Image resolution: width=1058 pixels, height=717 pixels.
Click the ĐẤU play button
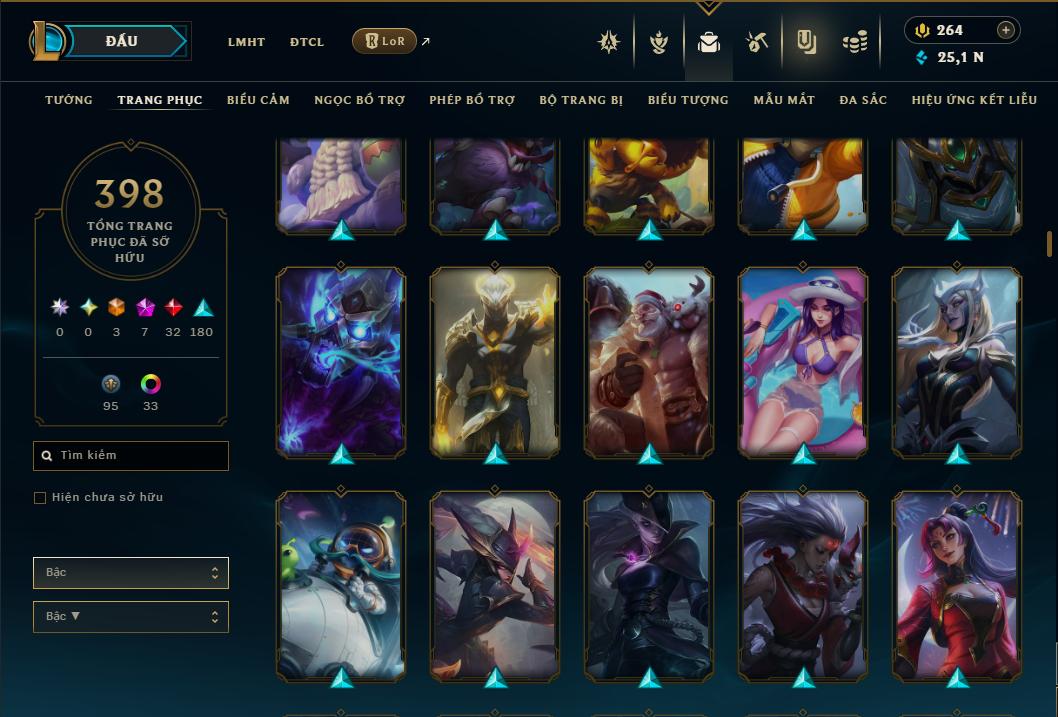121,41
